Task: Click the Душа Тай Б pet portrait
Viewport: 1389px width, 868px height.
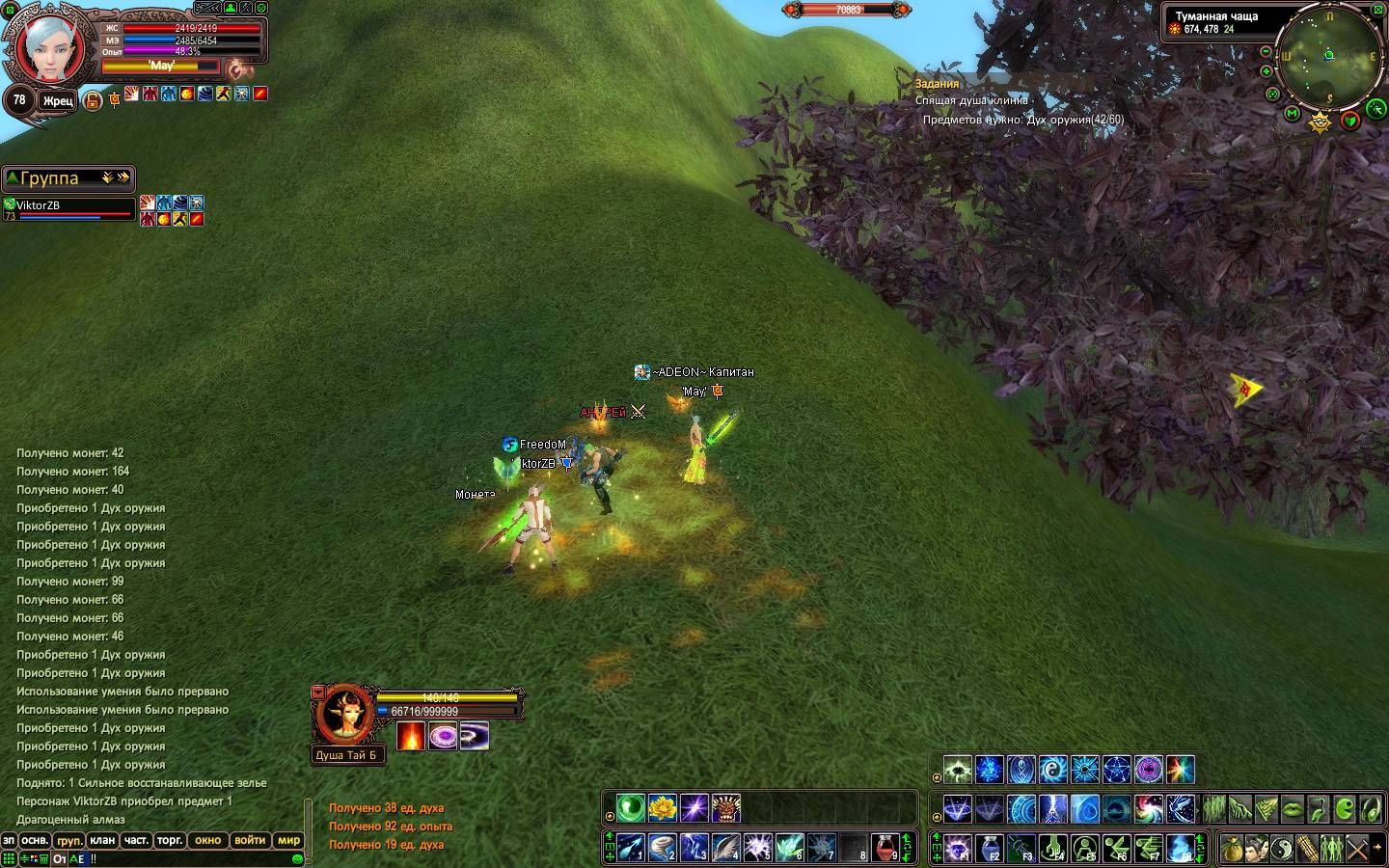Action: [341, 715]
